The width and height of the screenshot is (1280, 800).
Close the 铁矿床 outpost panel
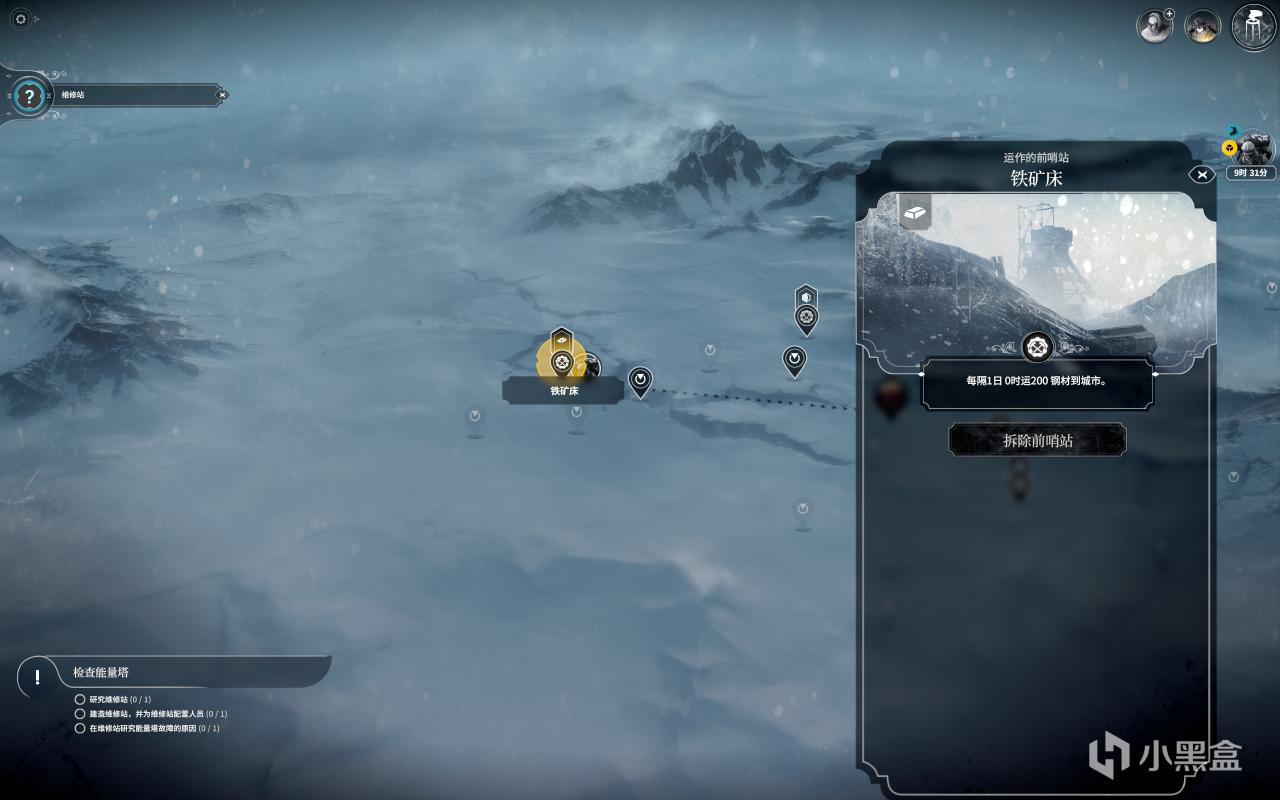click(x=1202, y=175)
